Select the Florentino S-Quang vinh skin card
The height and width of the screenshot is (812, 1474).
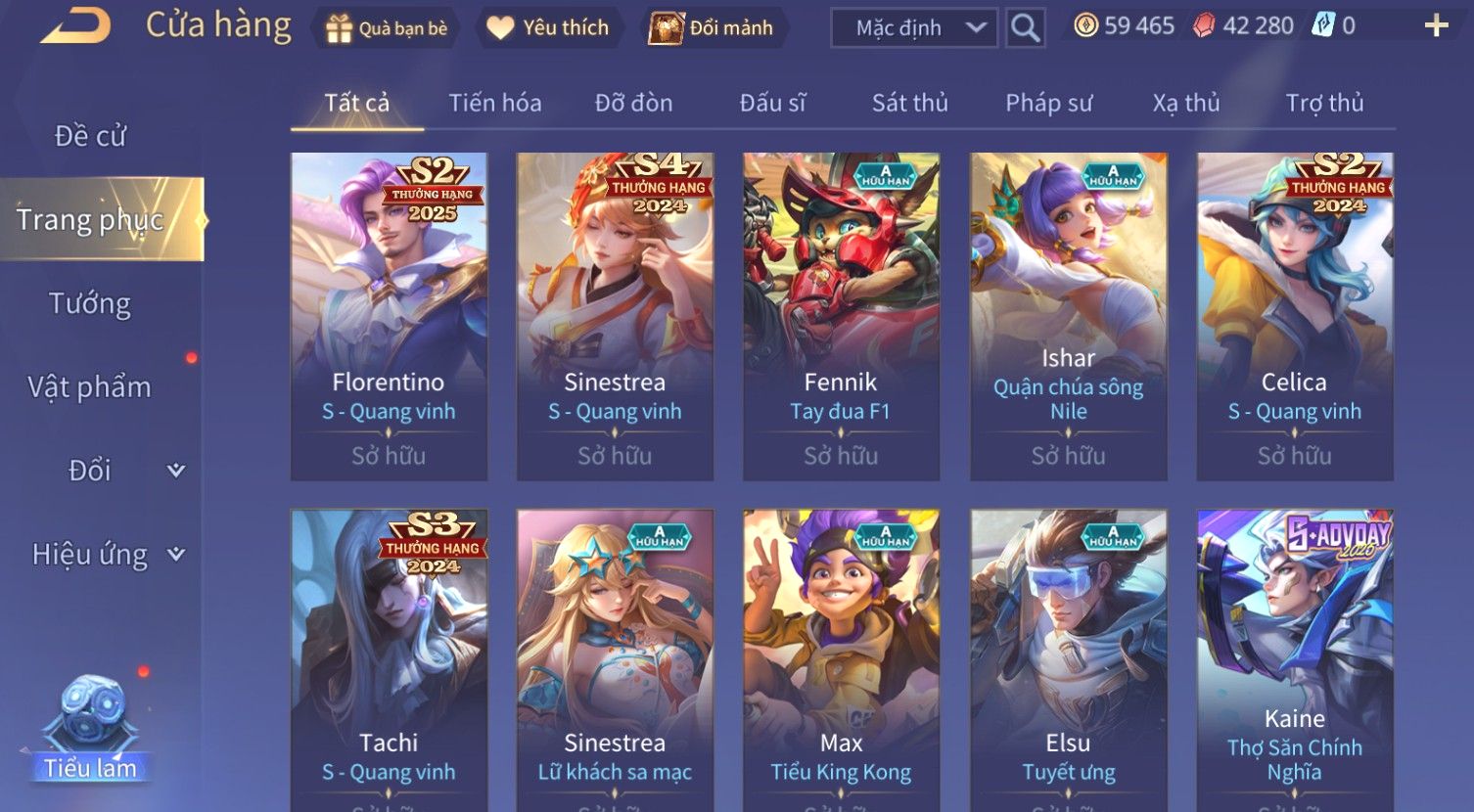pos(389,315)
